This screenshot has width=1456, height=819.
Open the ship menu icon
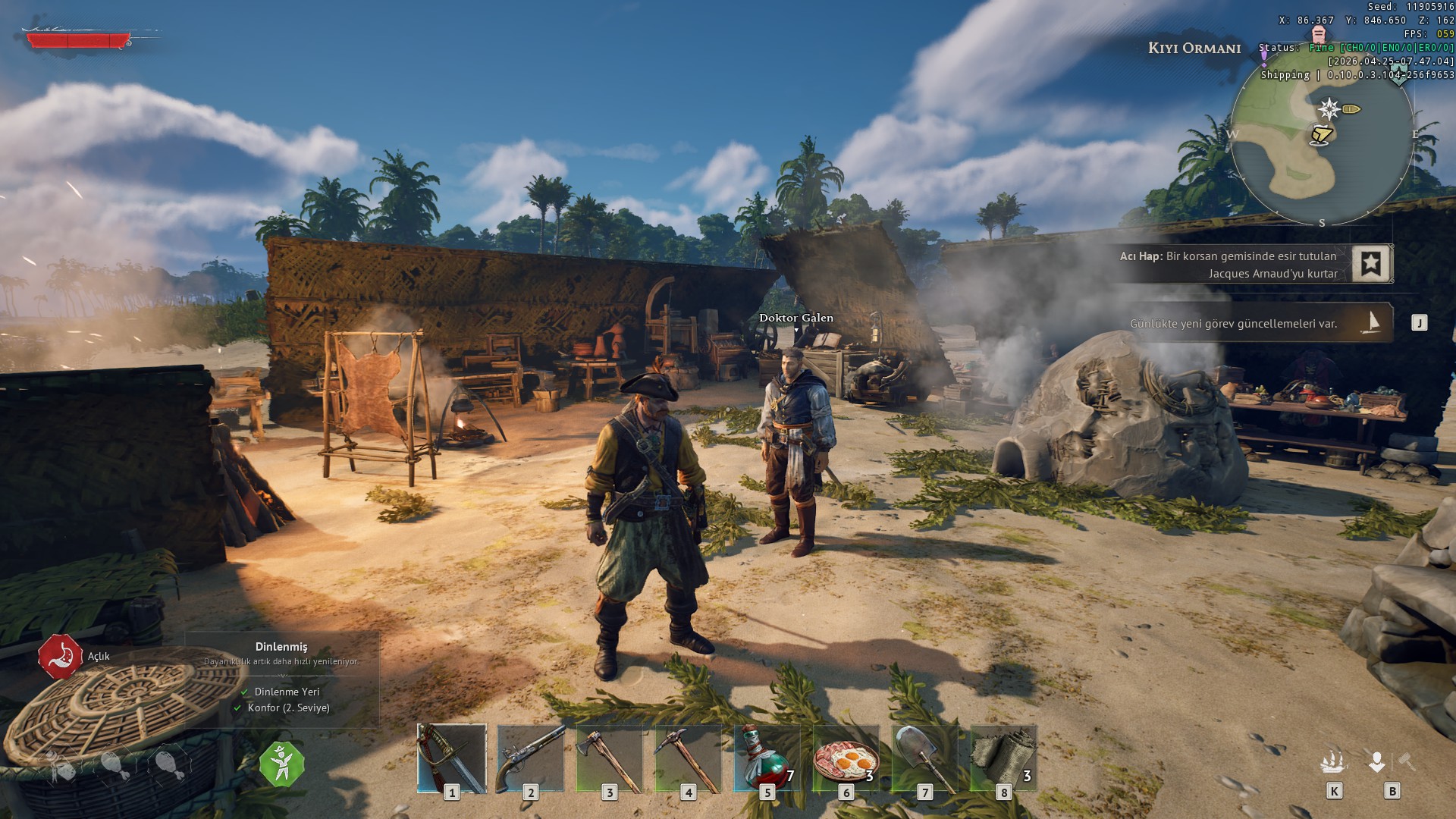(1333, 761)
